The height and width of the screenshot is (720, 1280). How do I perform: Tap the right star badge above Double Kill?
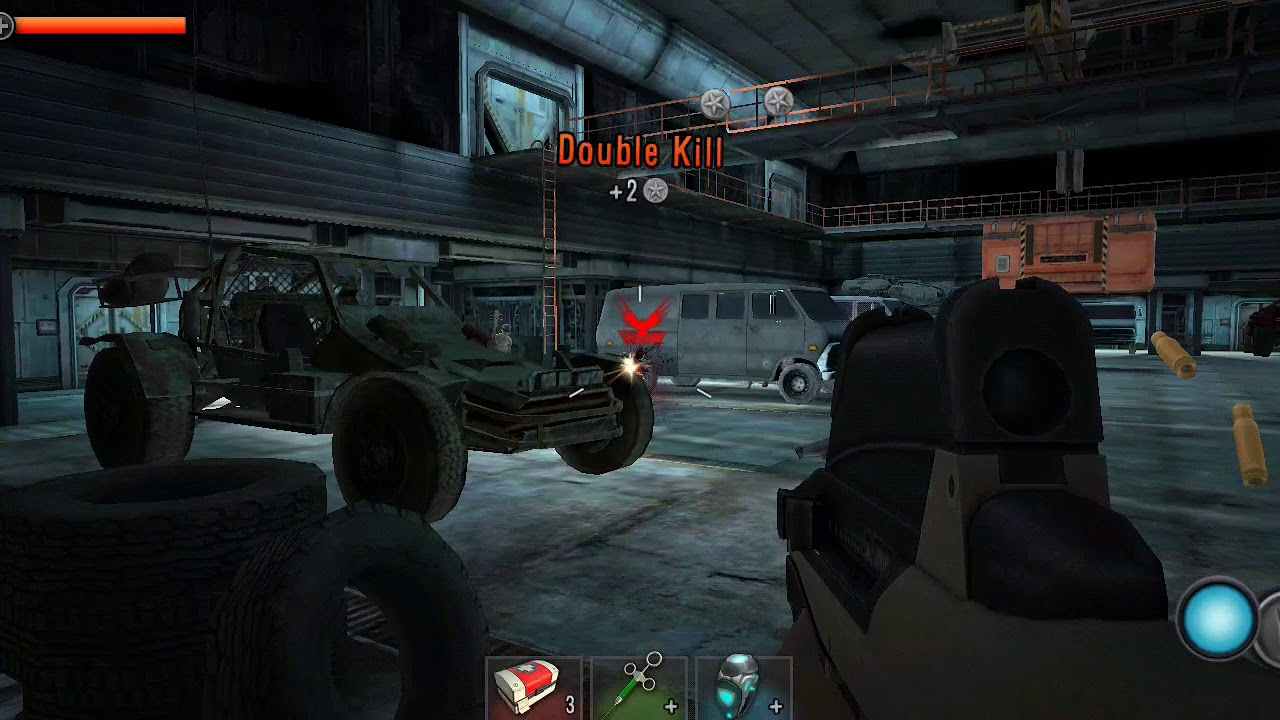click(x=779, y=100)
